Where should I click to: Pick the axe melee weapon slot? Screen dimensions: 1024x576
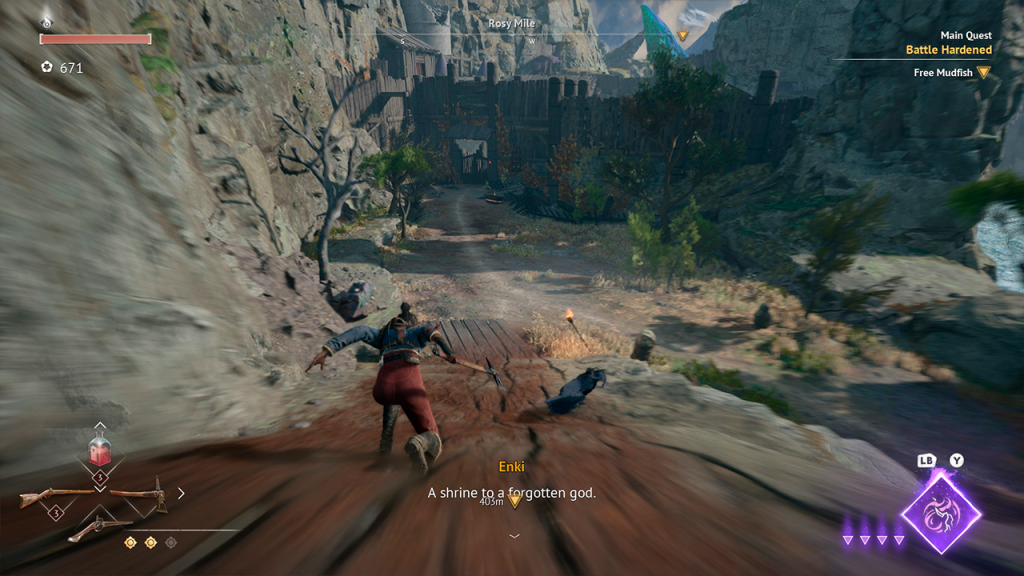tap(140, 494)
